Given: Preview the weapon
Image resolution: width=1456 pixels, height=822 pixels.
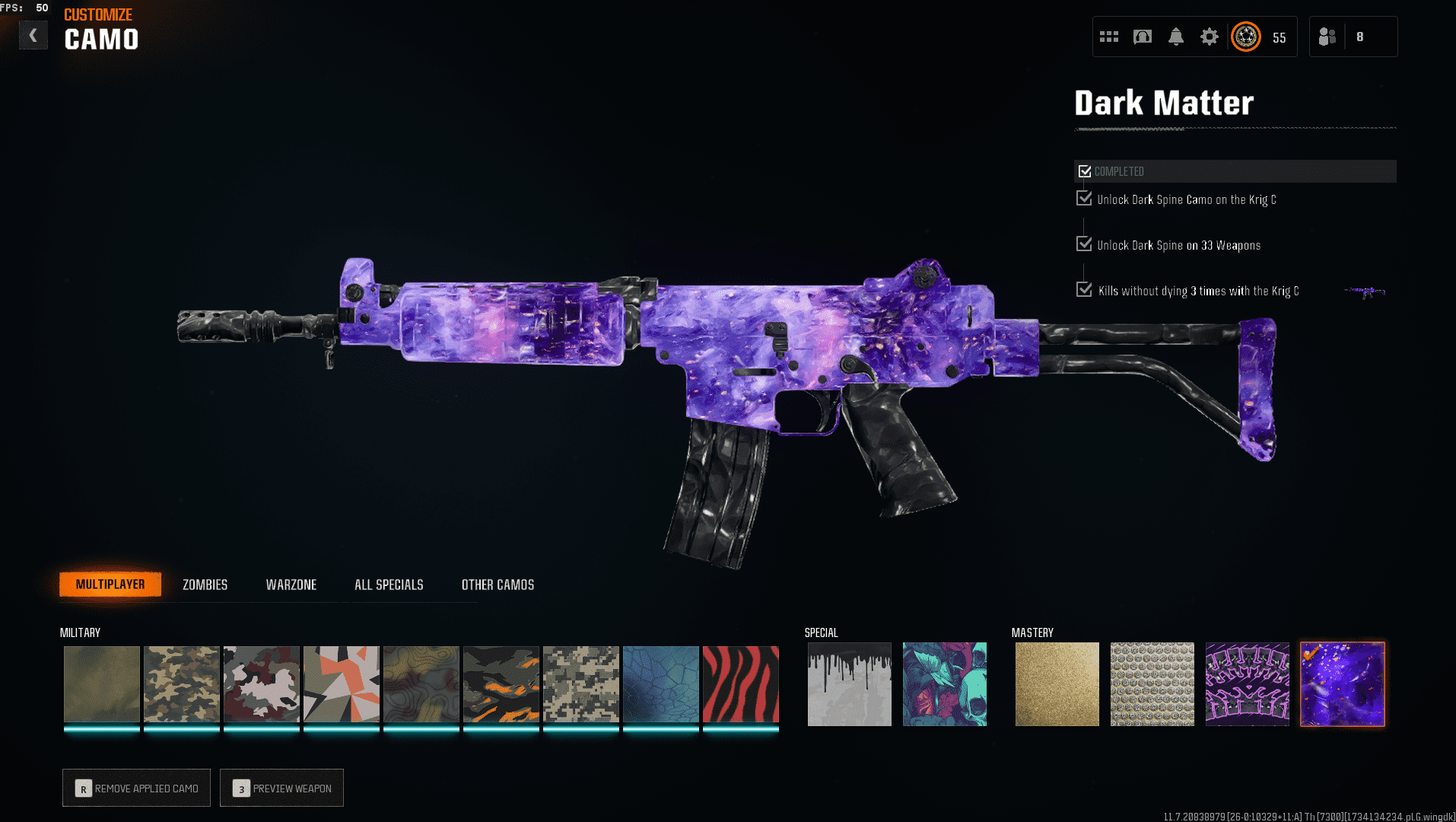Looking at the screenshot, I should coord(281,788).
